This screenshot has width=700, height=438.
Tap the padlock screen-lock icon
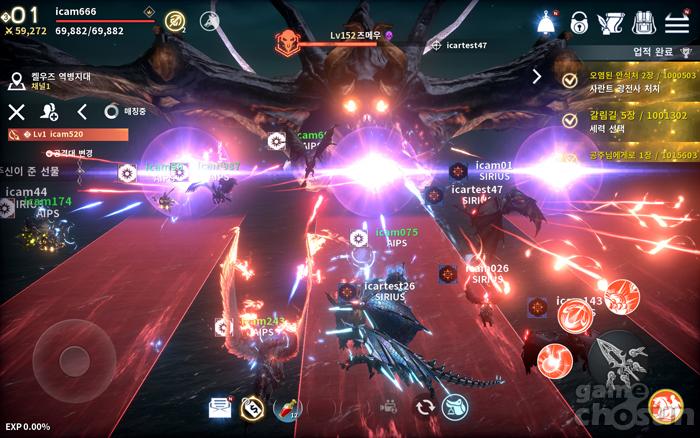pos(579,21)
